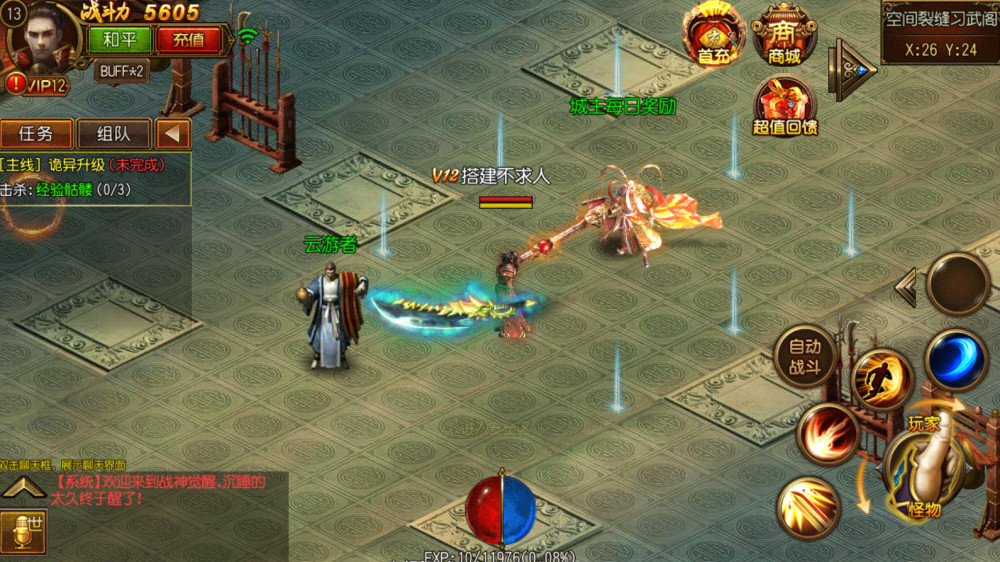Screen dimensions: 1000x562
Task: Open the 充值 recharge button
Action: tap(189, 40)
